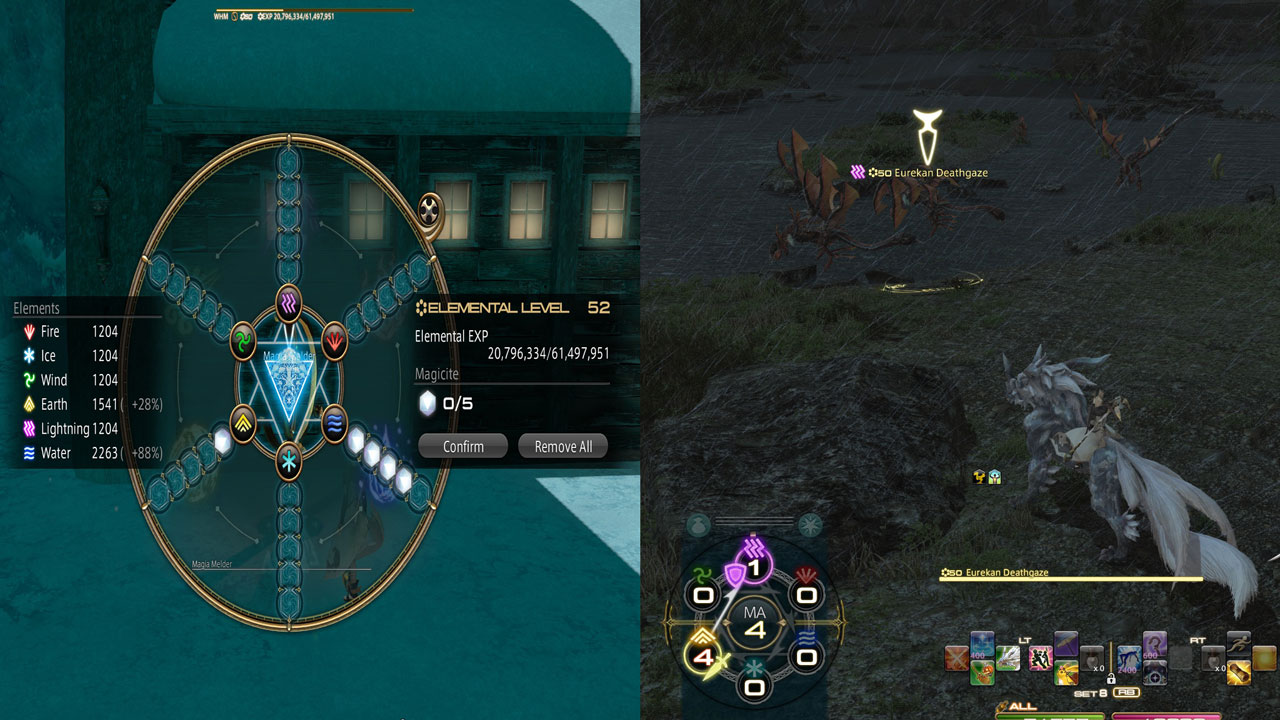Image resolution: width=1280 pixels, height=720 pixels.
Task: Confirm the magicite allocation
Action: pos(462,447)
